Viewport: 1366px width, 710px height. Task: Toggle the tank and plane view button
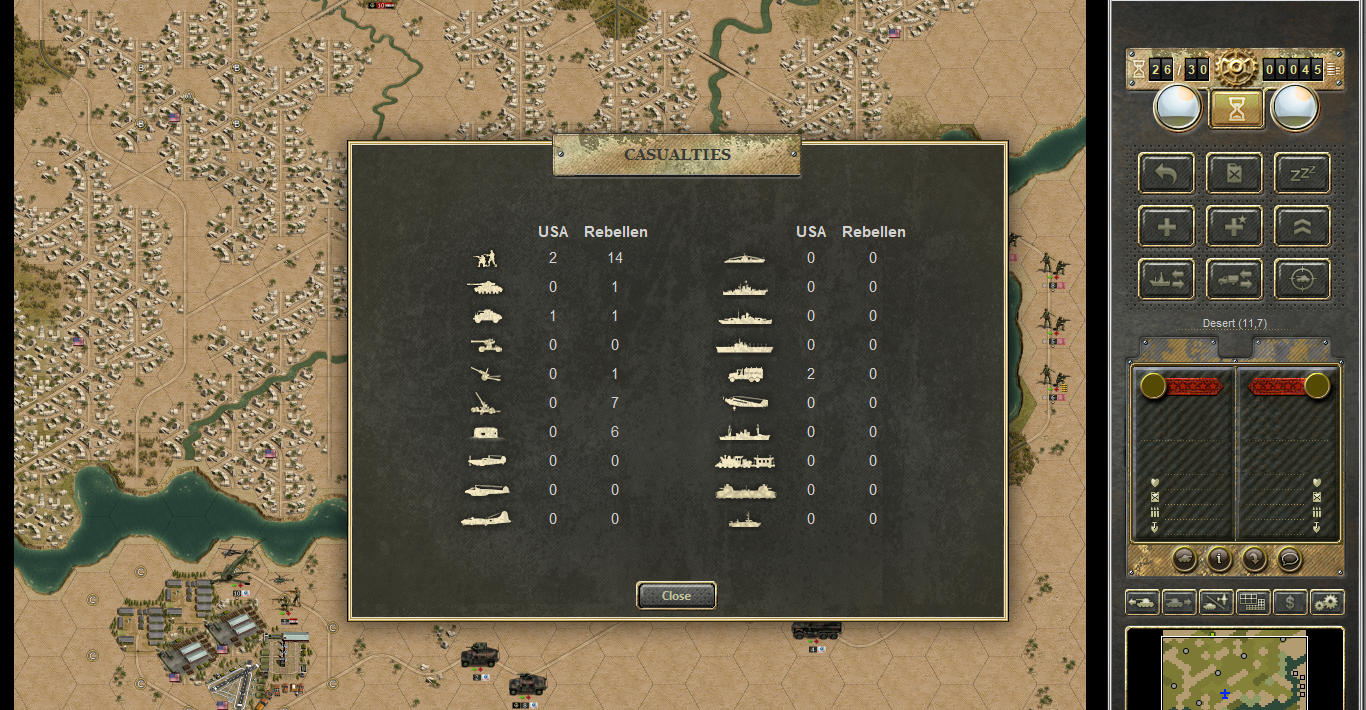pyautogui.click(x=1216, y=602)
